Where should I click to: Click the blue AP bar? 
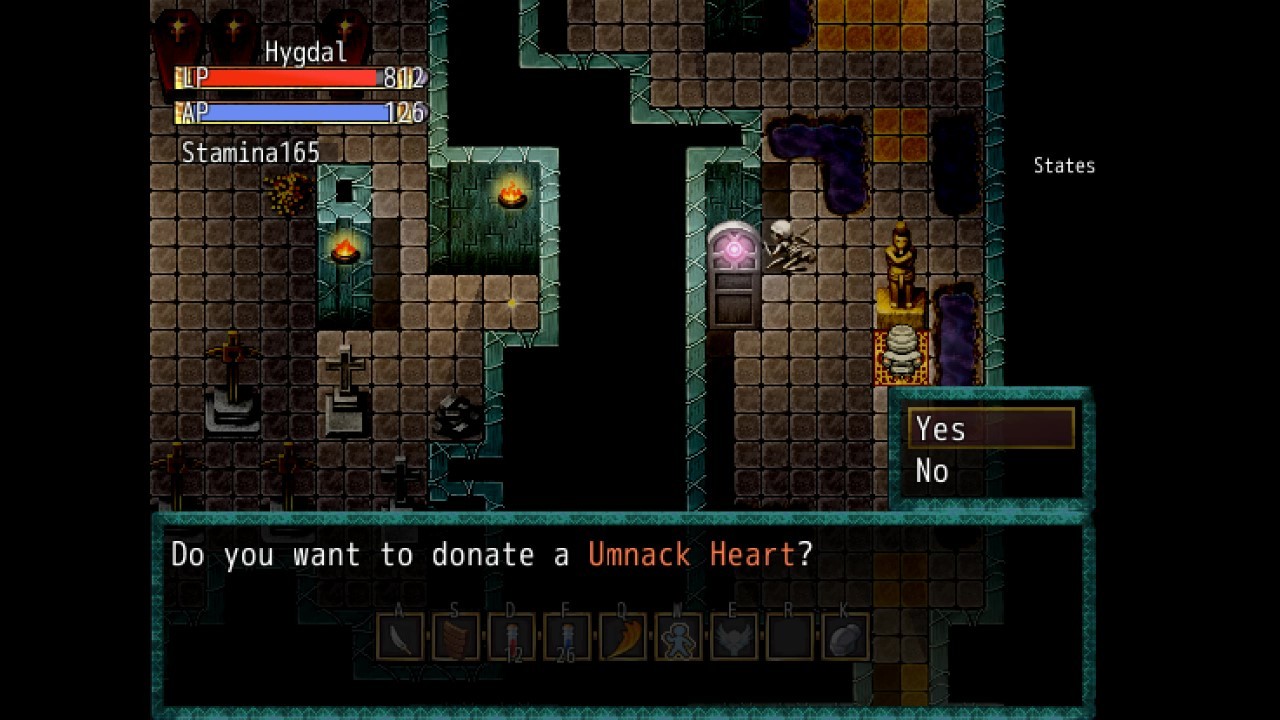280,110
